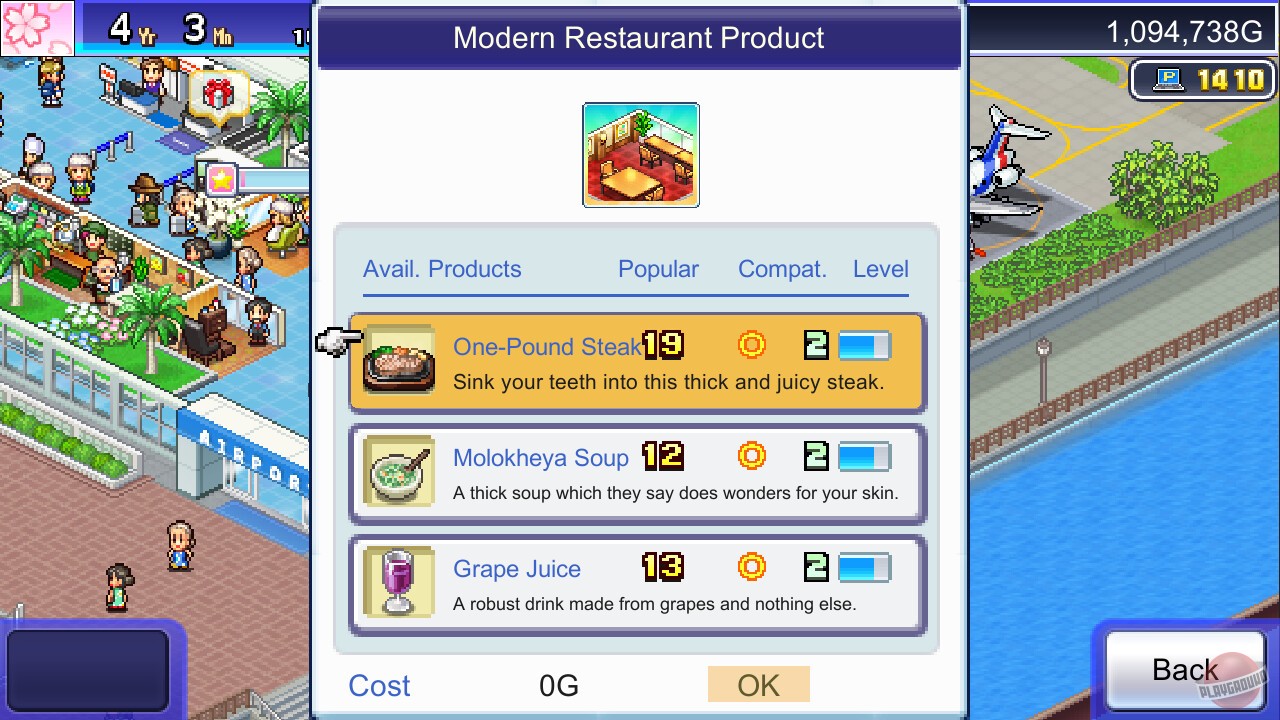1280x720 pixels.
Task: Click the coin icon beside Molokheya Soup
Action: (751, 456)
